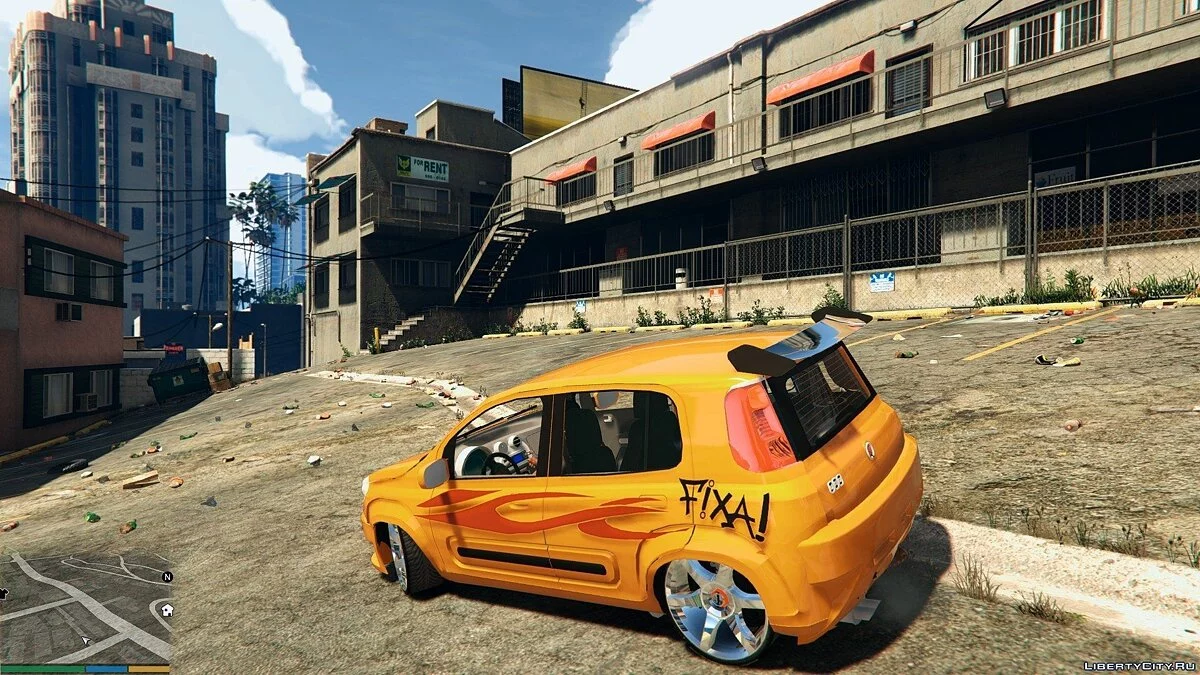Viewport: 1200px width, 675px height.
Task: Select the player arrow on the minimap
Action: coord(85,638)
